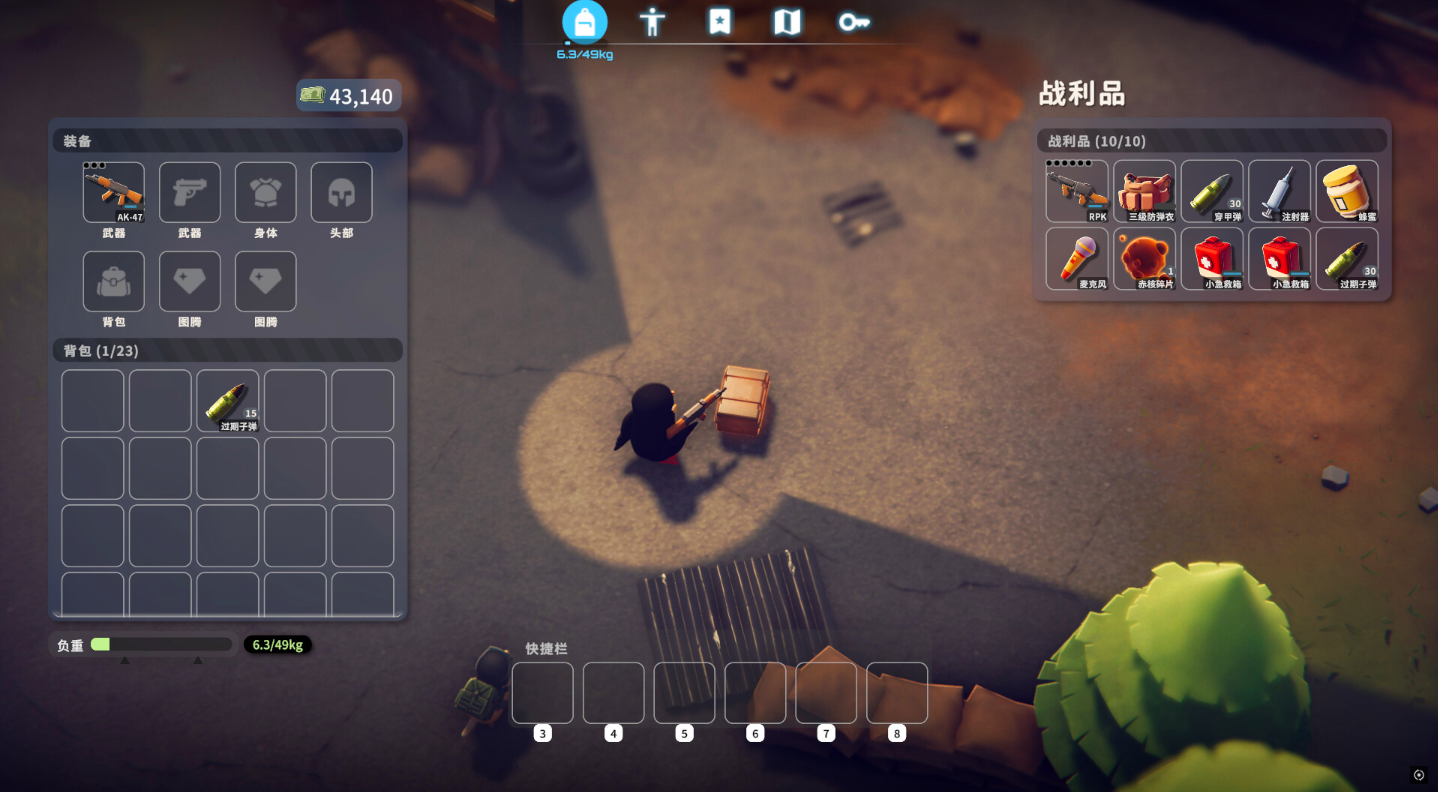The width and height of the screenshot is (1438, 792).
Task: Click the backpack equipment slot
Action: click(114, 281)
